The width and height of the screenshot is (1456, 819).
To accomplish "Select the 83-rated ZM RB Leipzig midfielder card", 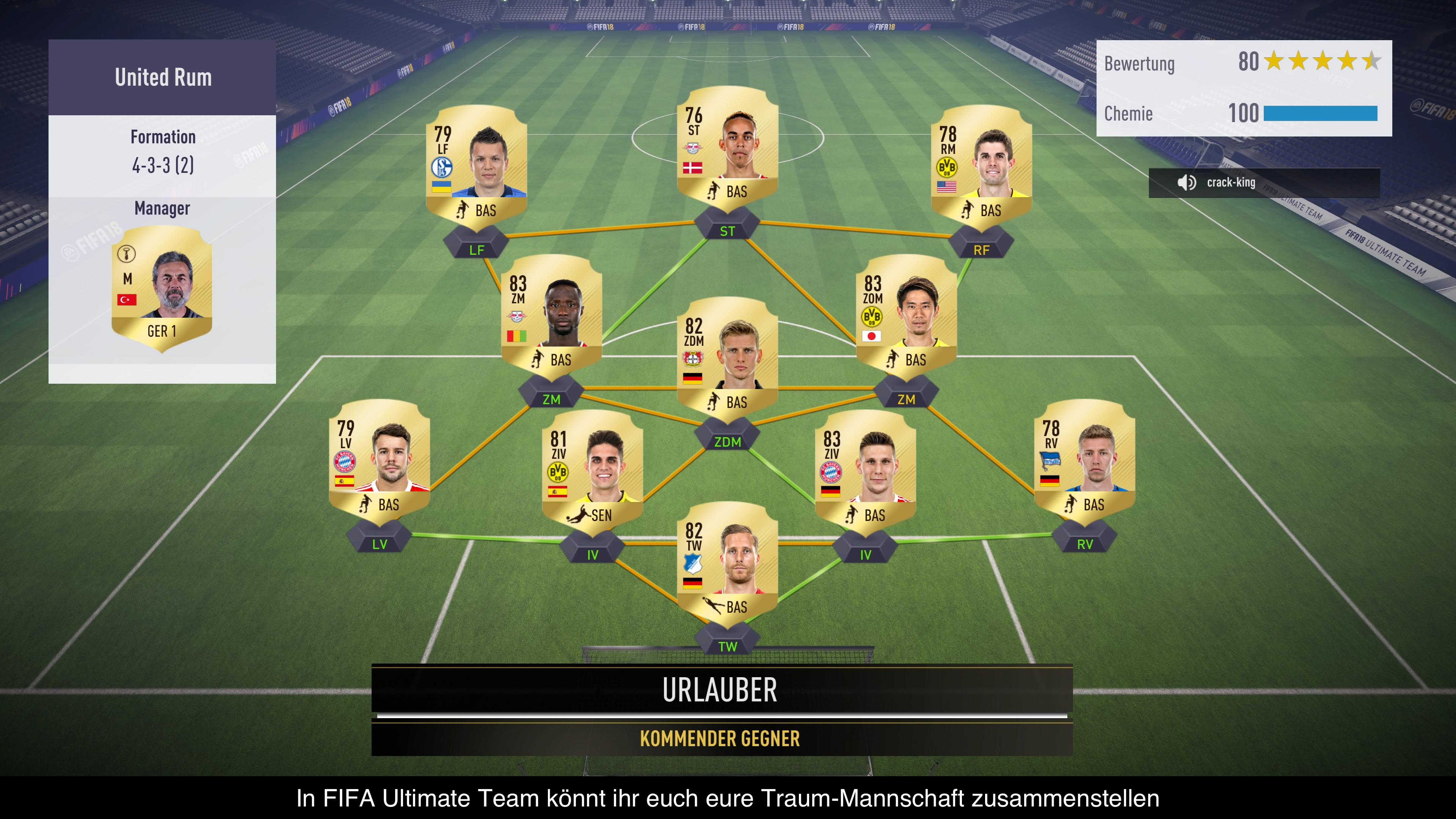I will click(x=552, y=316).
